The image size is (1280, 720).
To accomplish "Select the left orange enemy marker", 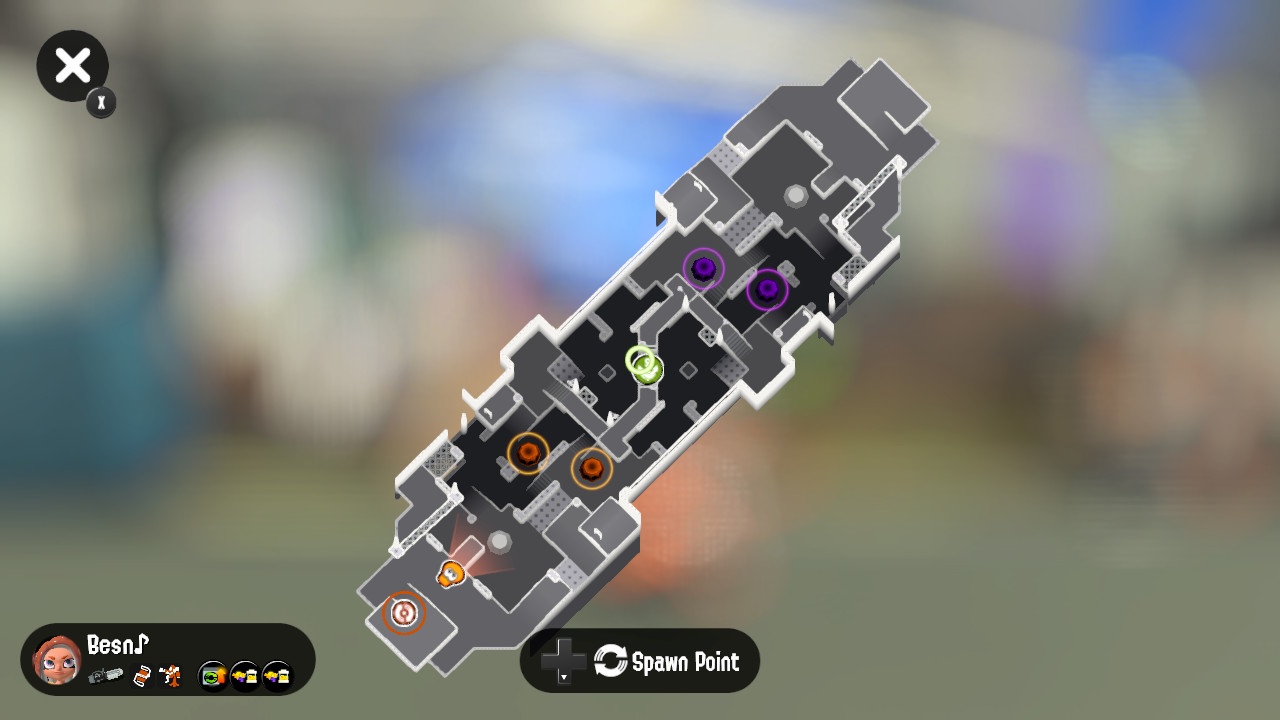I will [528, 453].
